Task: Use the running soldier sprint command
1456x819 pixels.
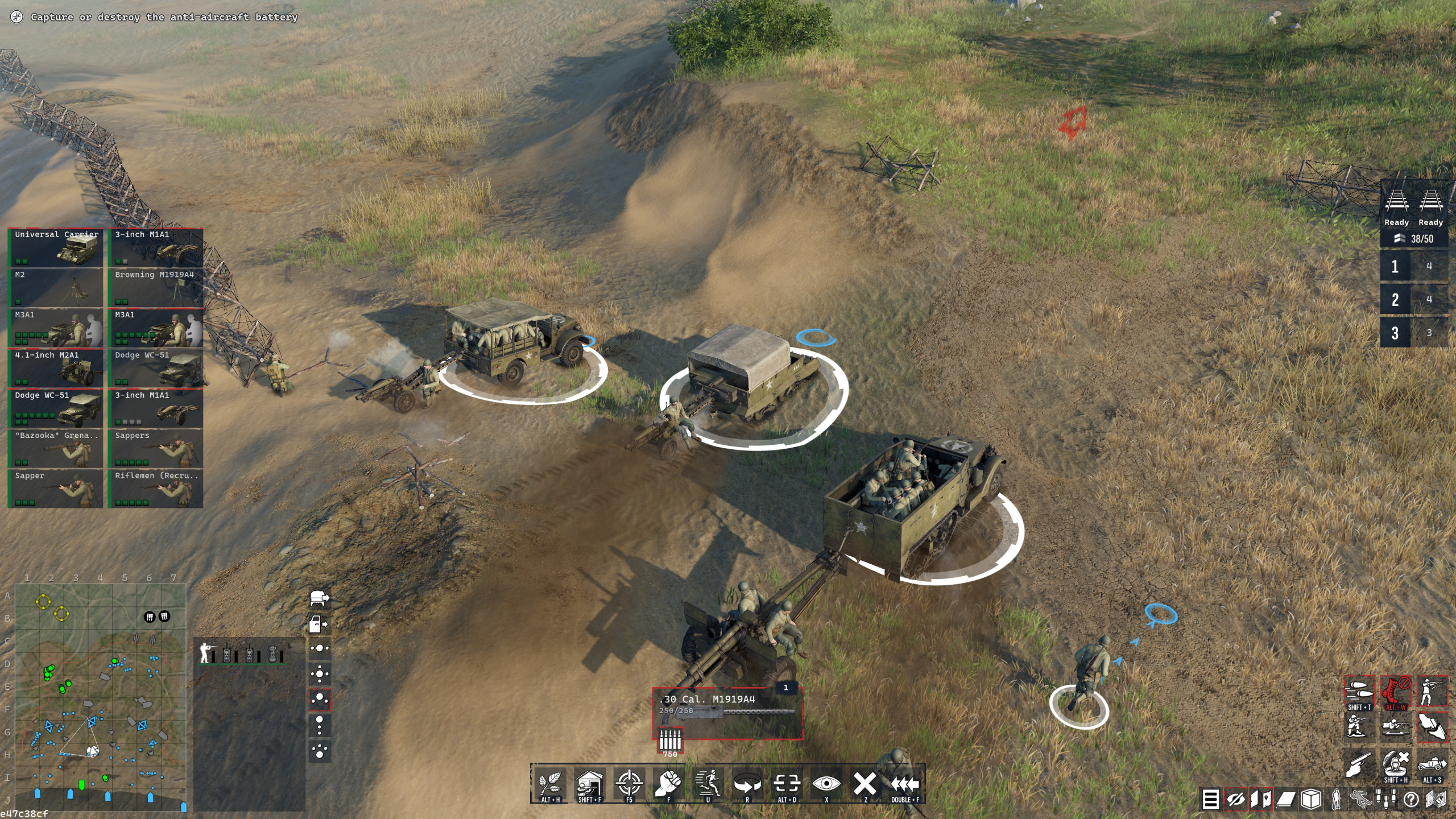Action: 708,784
